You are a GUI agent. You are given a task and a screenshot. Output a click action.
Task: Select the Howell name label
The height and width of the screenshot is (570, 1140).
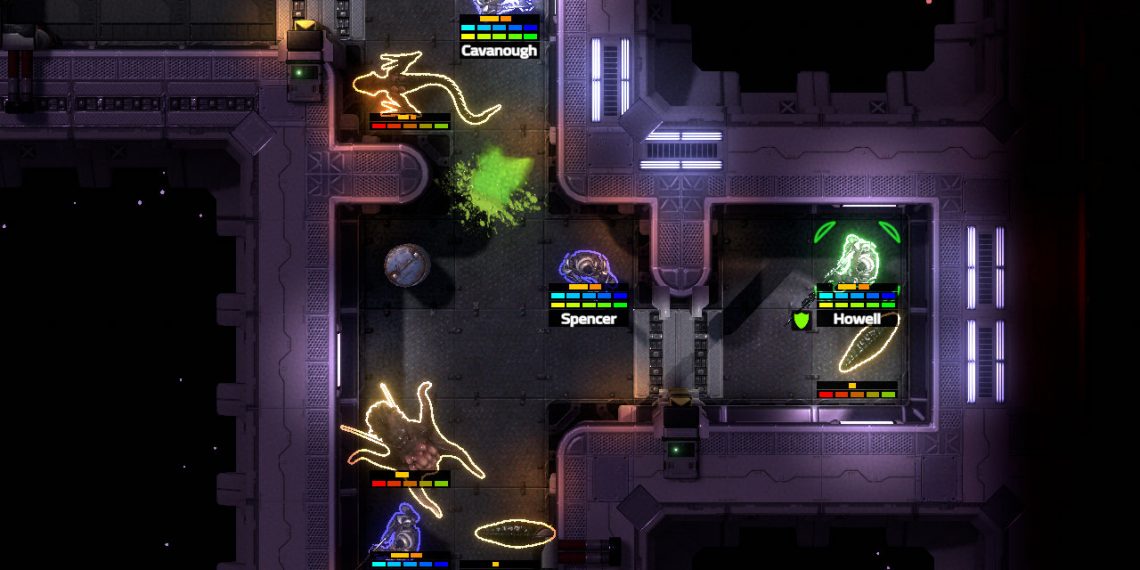pos(856,319)
